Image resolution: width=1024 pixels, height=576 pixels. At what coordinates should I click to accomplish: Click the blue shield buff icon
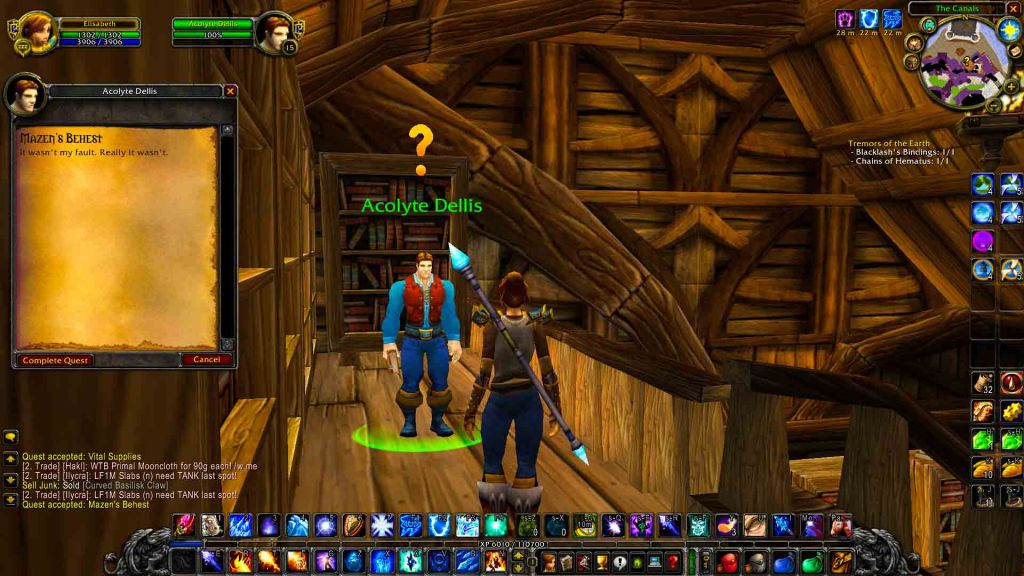(869, 19)
